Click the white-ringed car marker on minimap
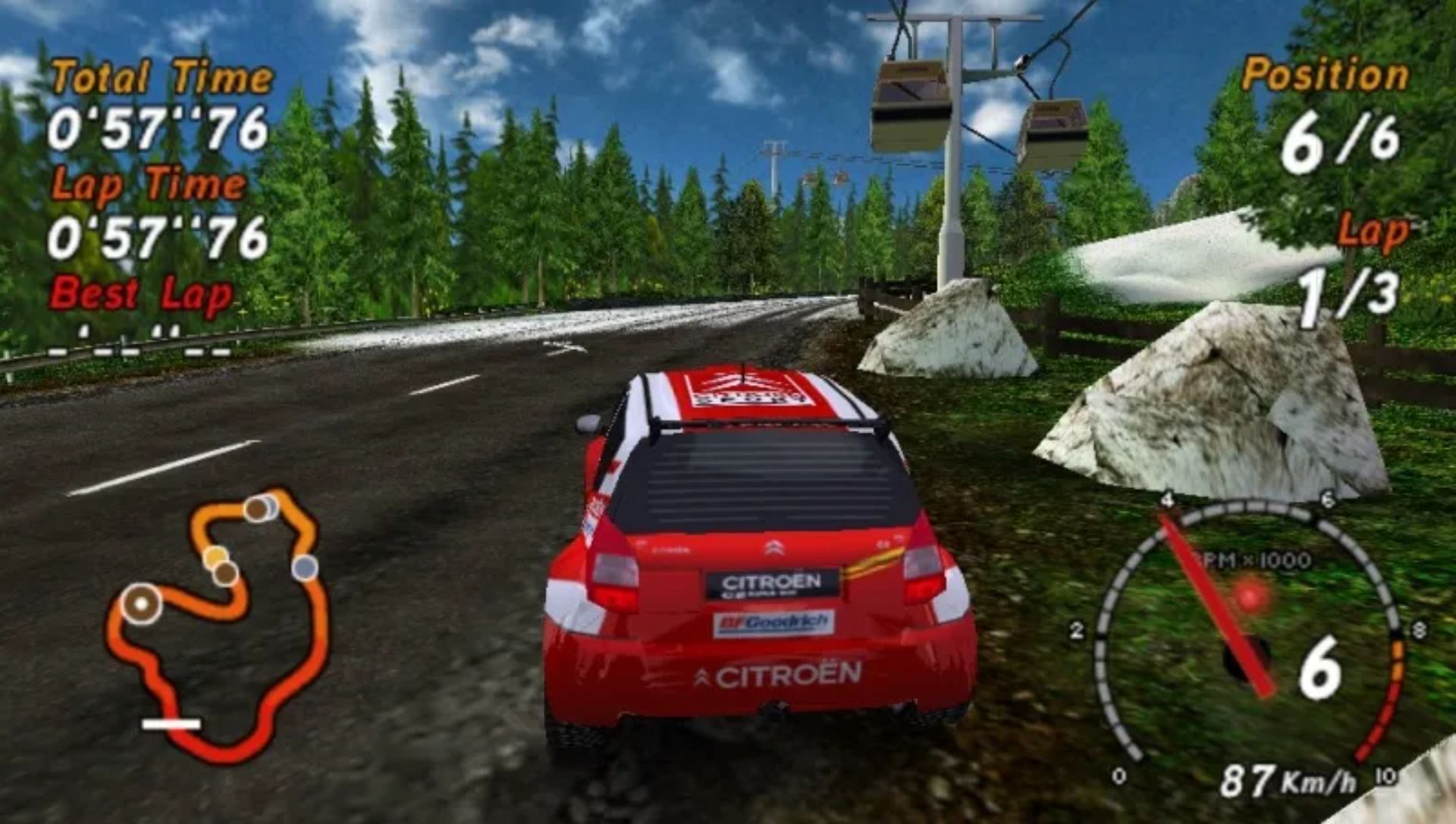The width and height of the screenshot is (1456, 824). [x=142, y=604]
